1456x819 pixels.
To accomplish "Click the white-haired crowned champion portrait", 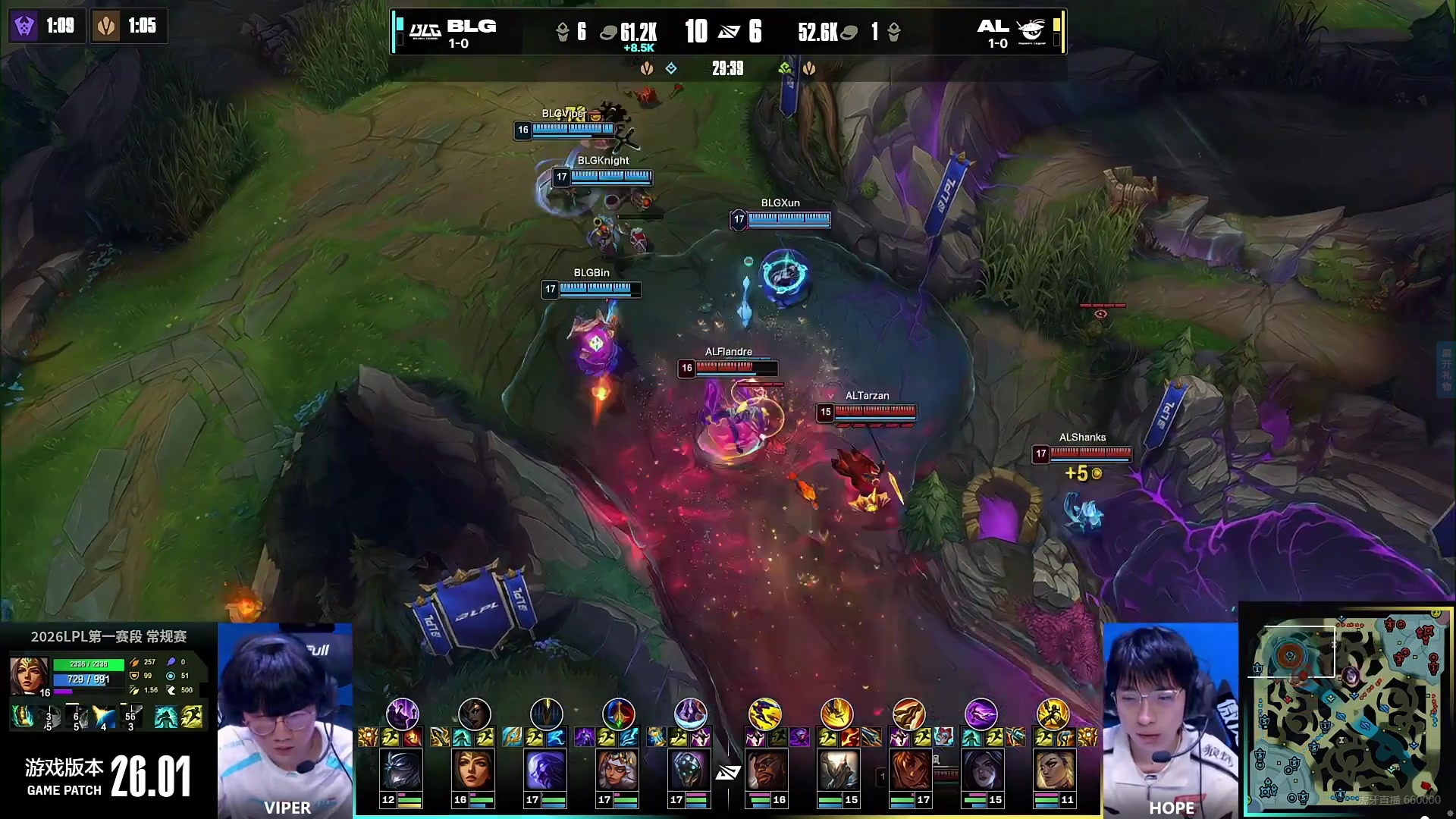I will coord(618,770).
